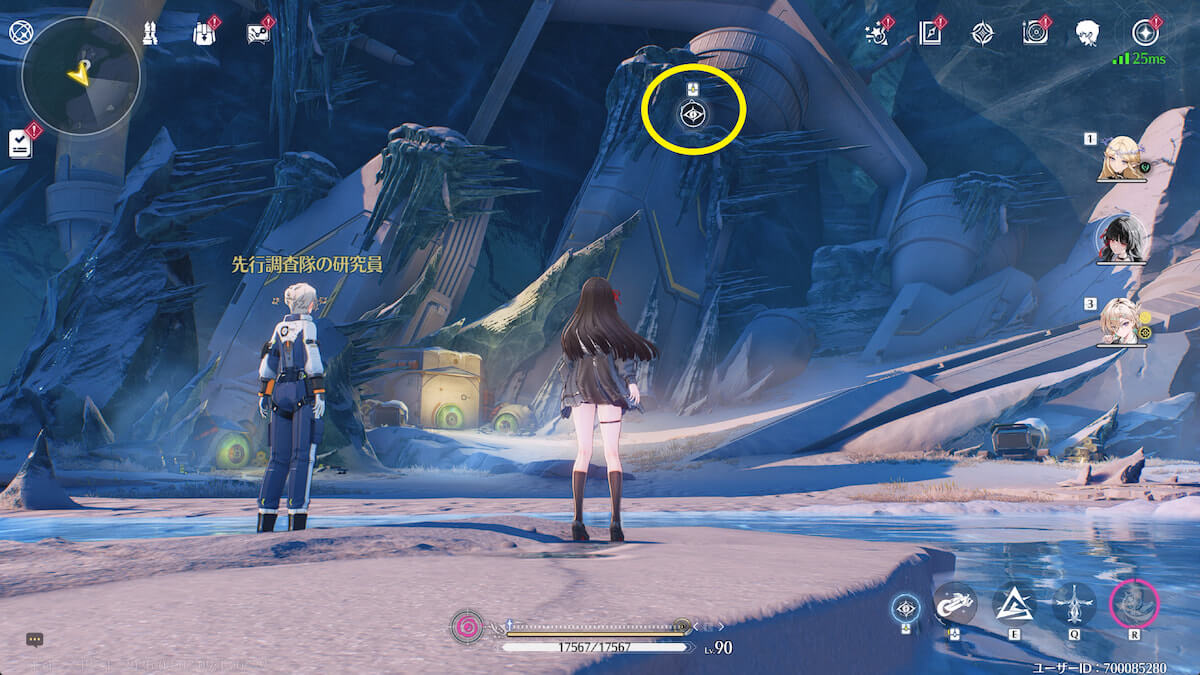This screenshot has height=675, width=1200.
Task: Open the globe icon beside the minimap
Action: coord(21,32)
